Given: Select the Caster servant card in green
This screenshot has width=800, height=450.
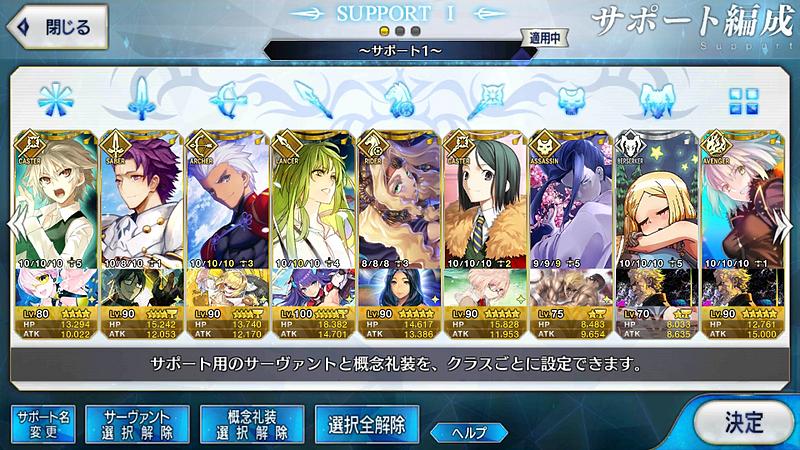Looking at the screenshot, I should tap(57, 200).
